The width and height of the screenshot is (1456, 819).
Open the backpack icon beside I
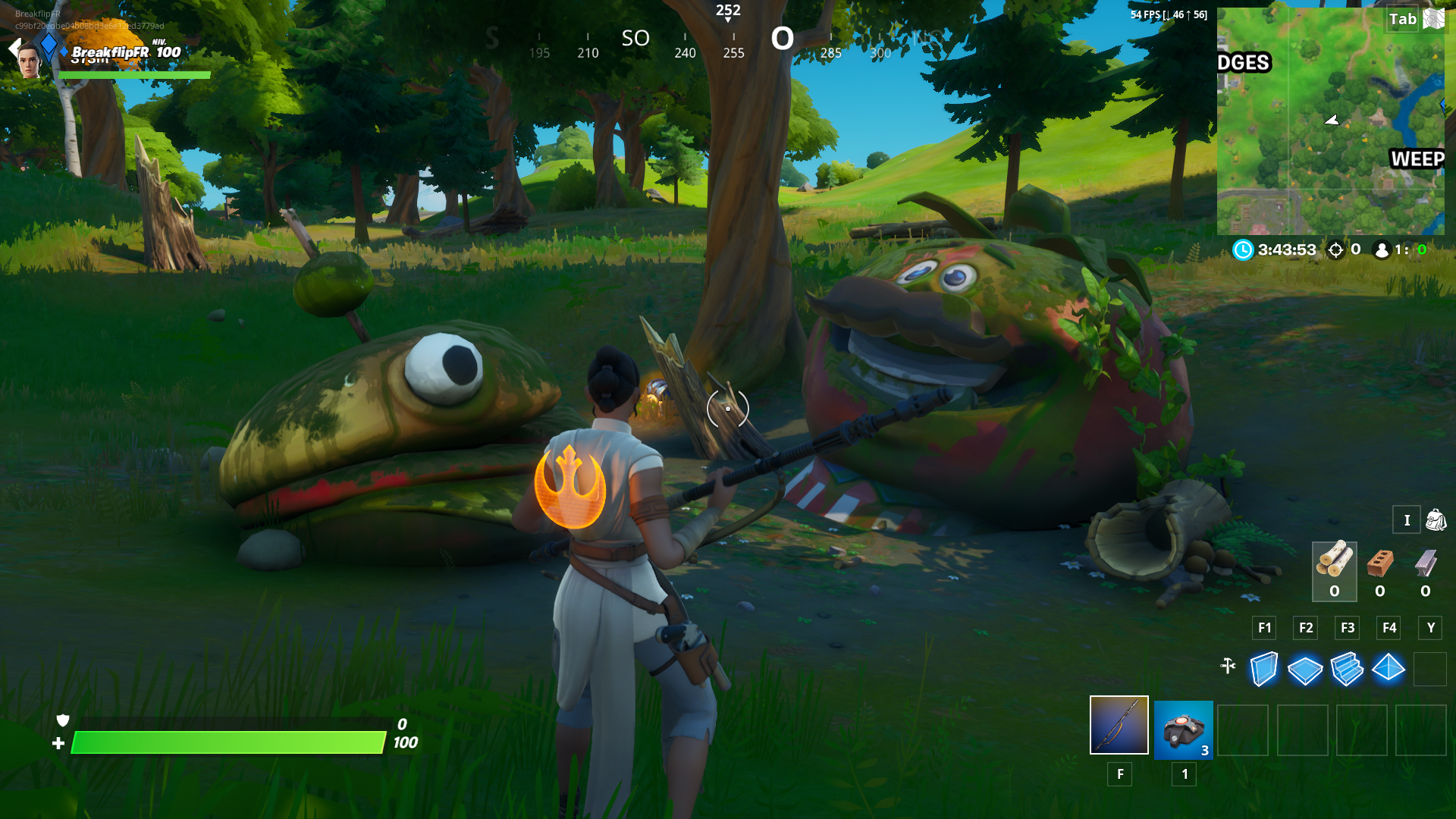click(x=1436, y=520)
